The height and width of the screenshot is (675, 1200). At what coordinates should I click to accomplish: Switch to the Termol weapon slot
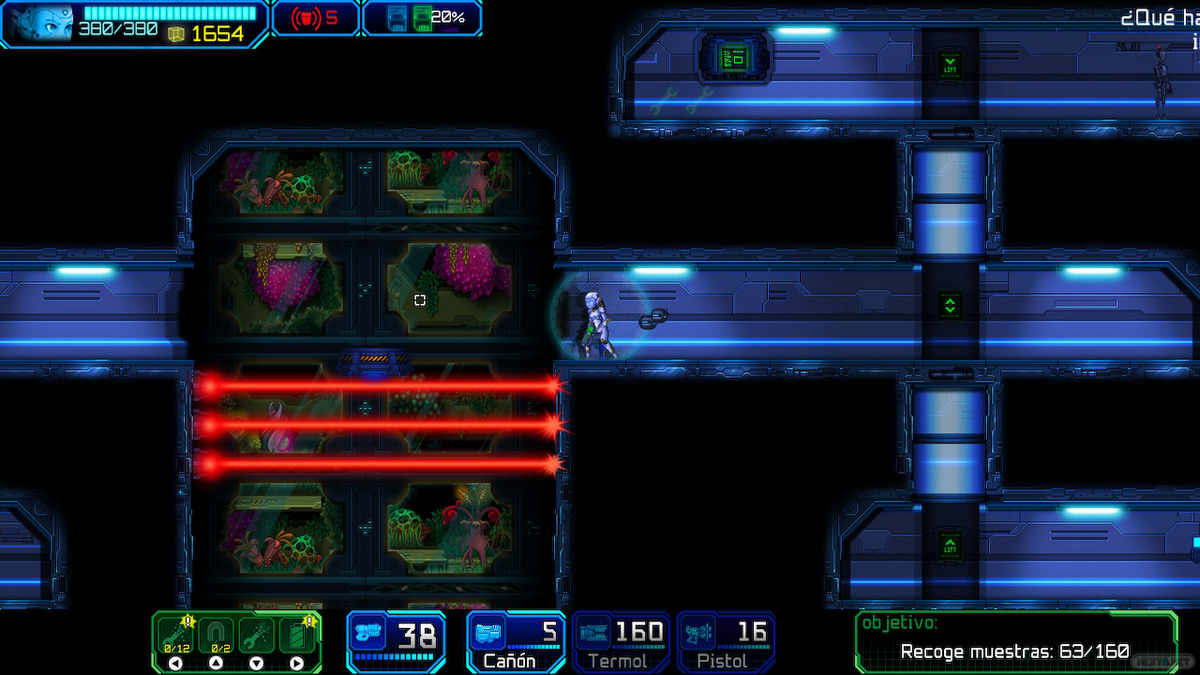620,641
